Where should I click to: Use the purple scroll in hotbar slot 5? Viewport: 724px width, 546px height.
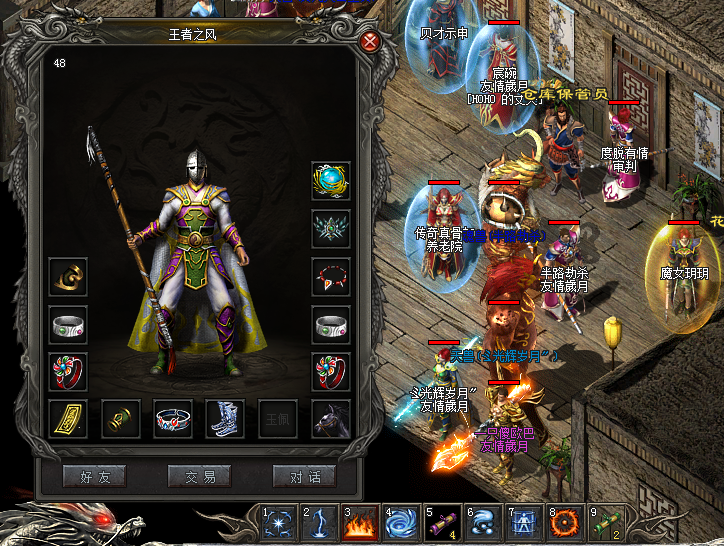click(x=442, y=523)
